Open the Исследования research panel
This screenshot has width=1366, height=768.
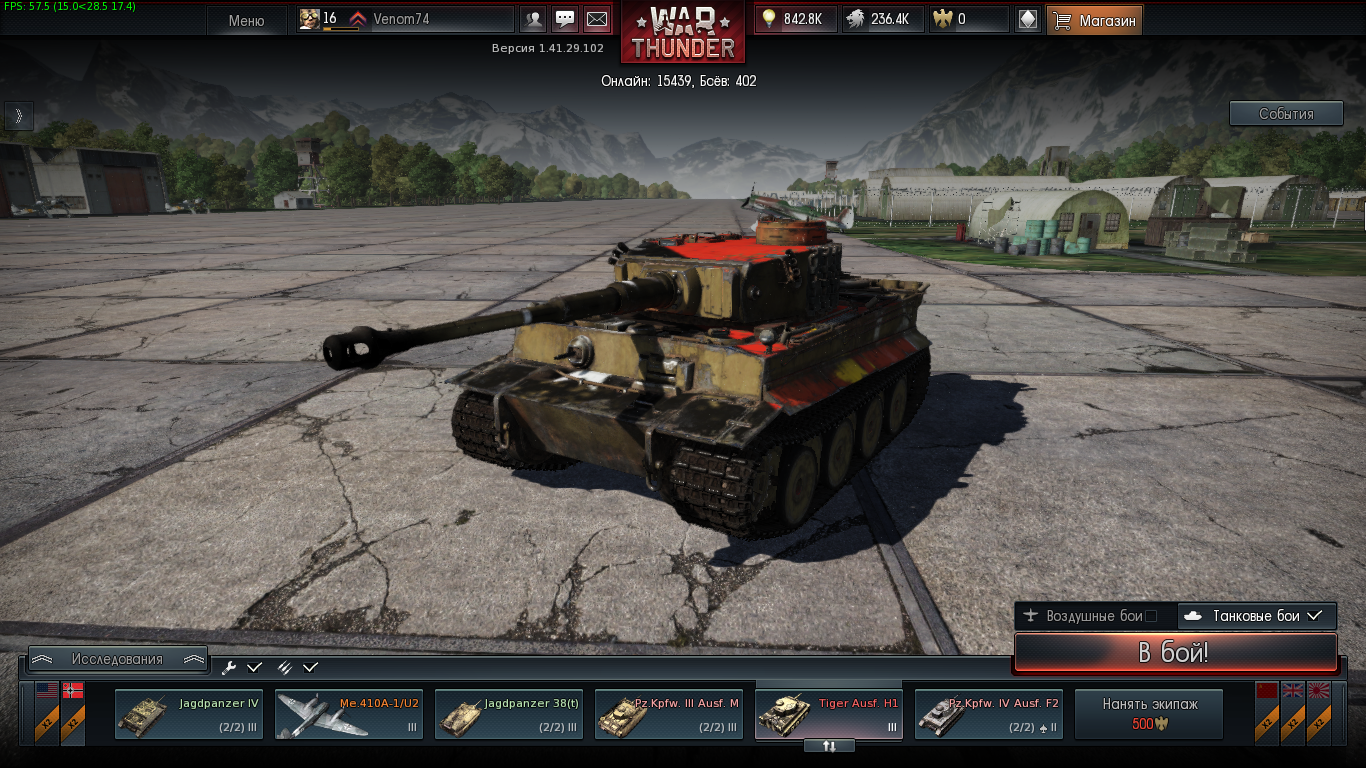pyautogui.click(x=117, y=659)
